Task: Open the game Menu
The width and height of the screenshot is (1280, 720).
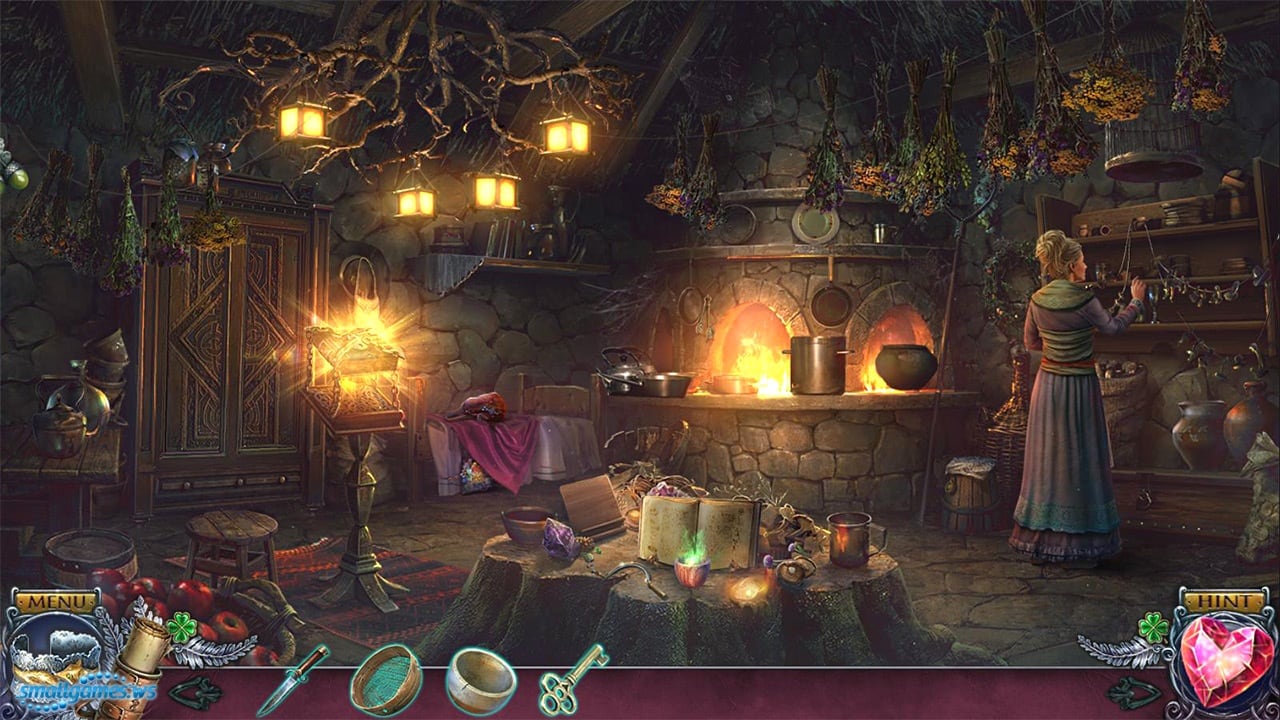Action: point(56,602)
